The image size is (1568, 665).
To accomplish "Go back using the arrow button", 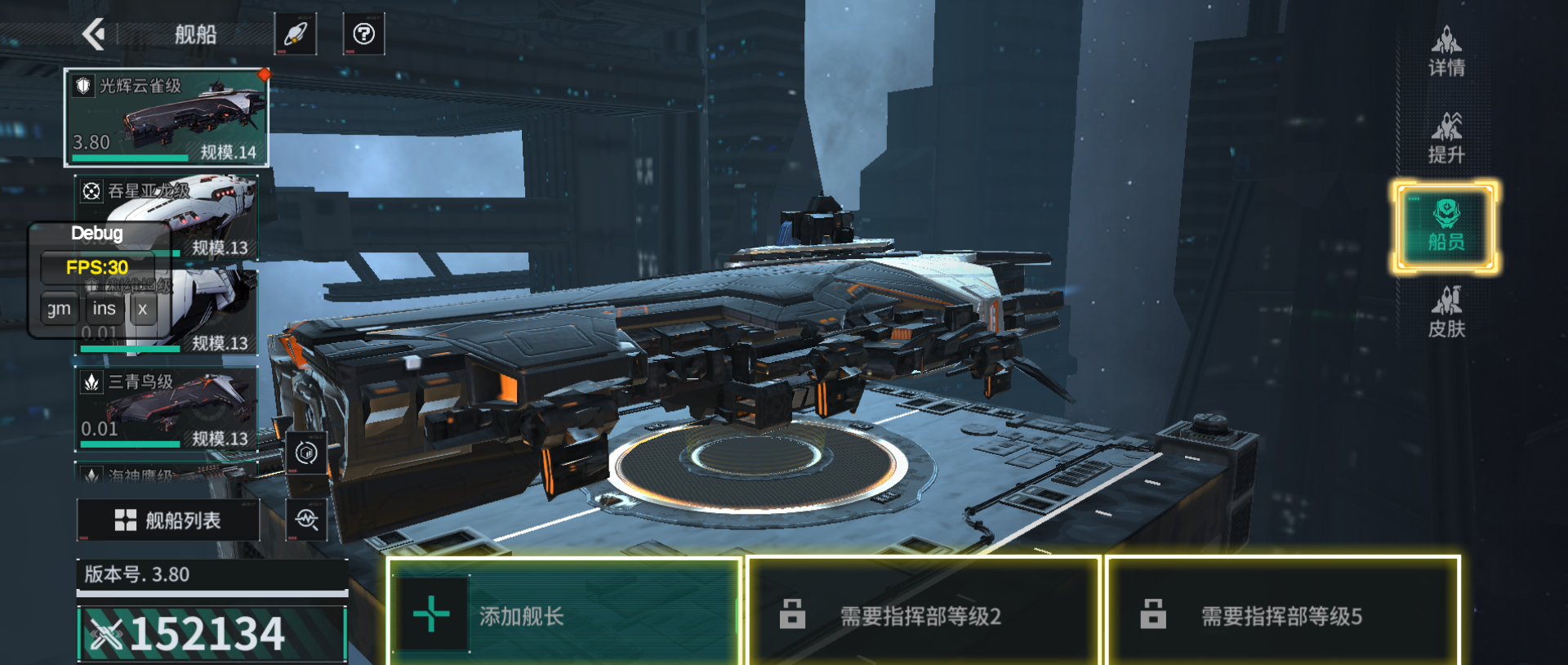I will [x=95, y=34].
